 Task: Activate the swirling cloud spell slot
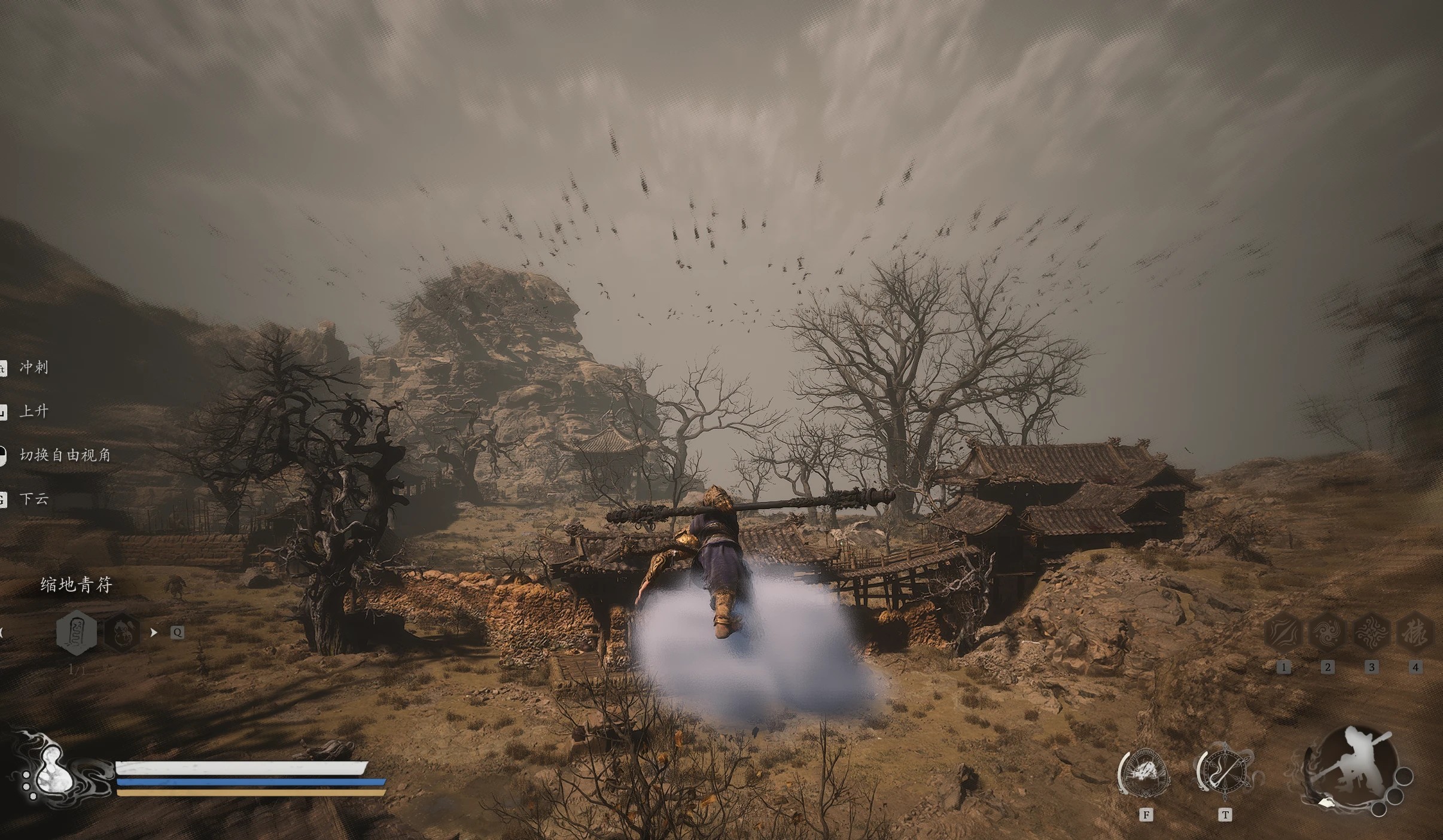[x=1328, y=632]
